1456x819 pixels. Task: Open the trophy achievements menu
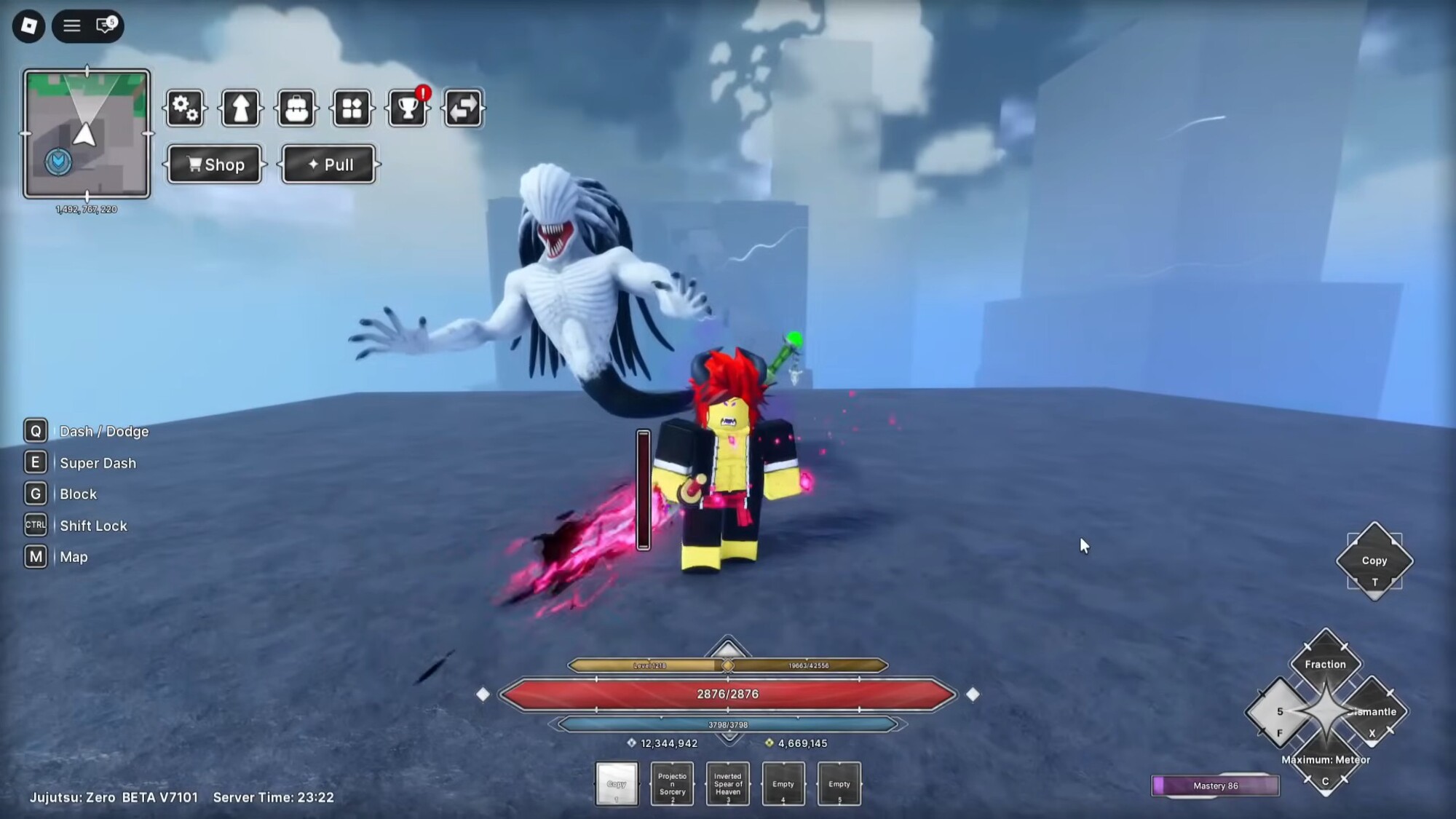click(408, 108)
